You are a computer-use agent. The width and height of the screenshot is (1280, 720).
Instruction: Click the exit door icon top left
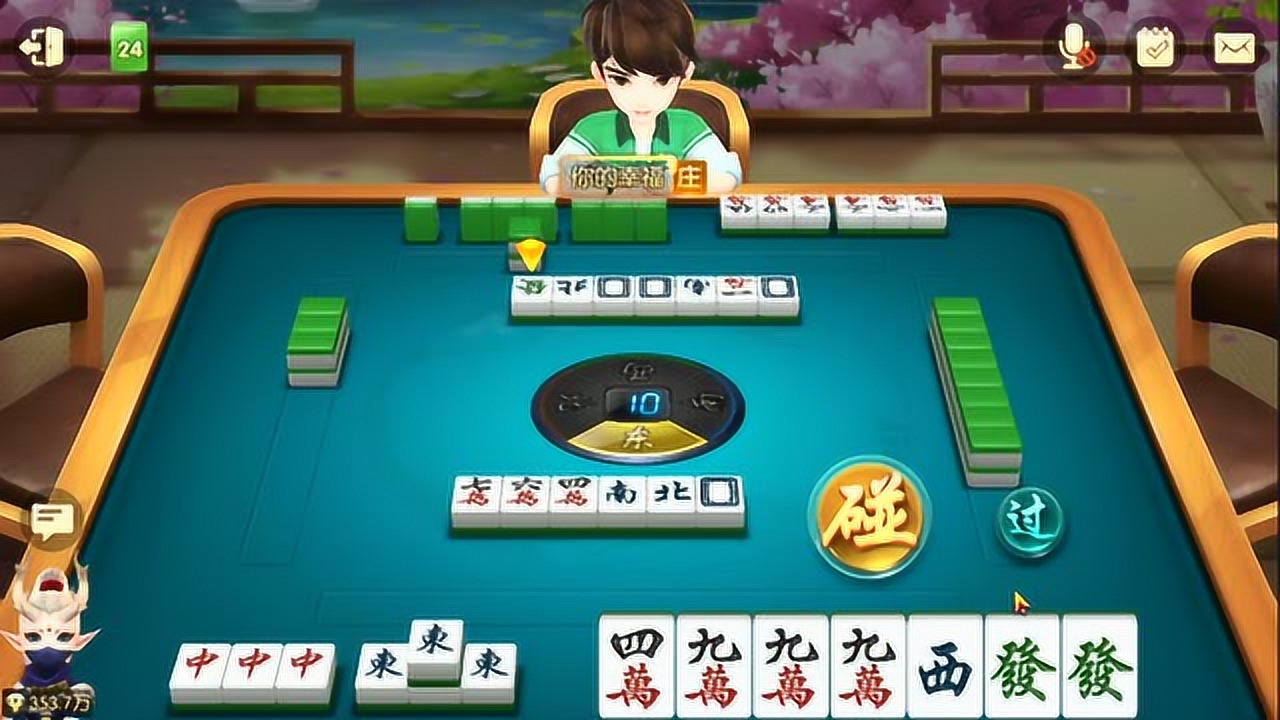click(x=42, y=45)
